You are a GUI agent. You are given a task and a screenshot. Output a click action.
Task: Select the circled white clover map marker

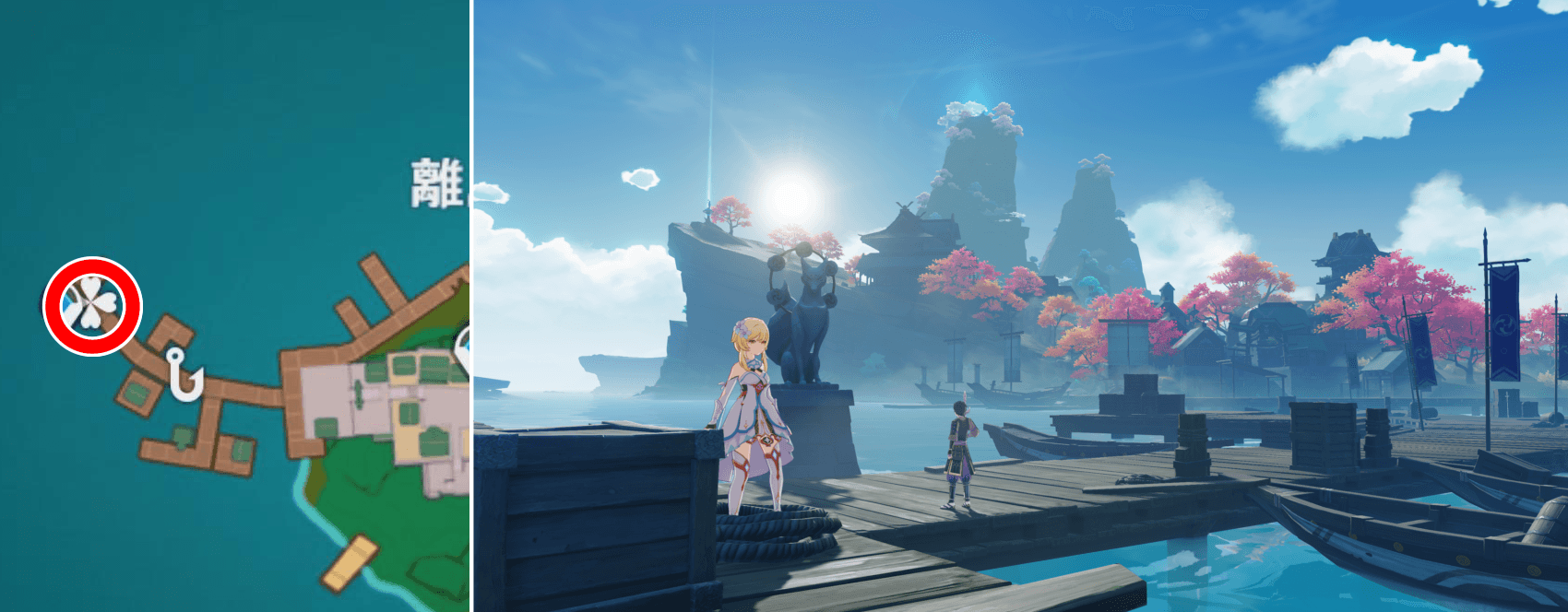coord(92,305)
